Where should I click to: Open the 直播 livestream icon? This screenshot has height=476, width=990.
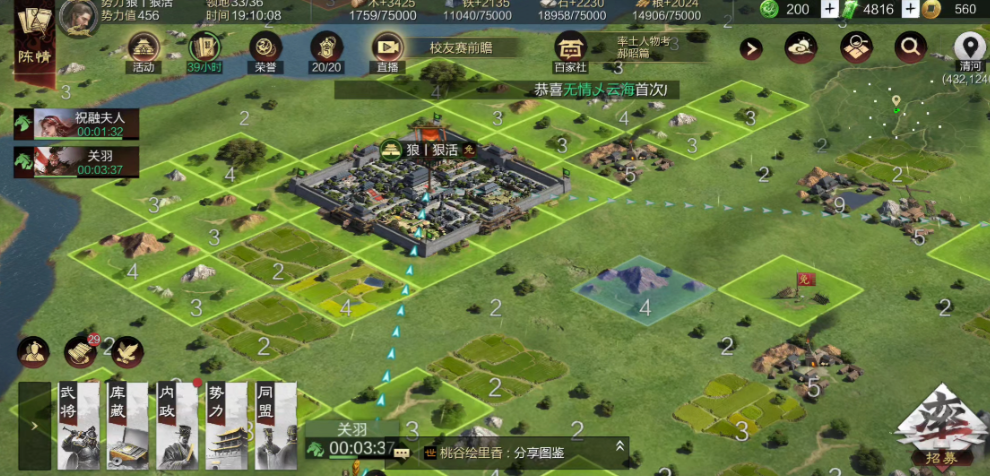pos(386,50)
